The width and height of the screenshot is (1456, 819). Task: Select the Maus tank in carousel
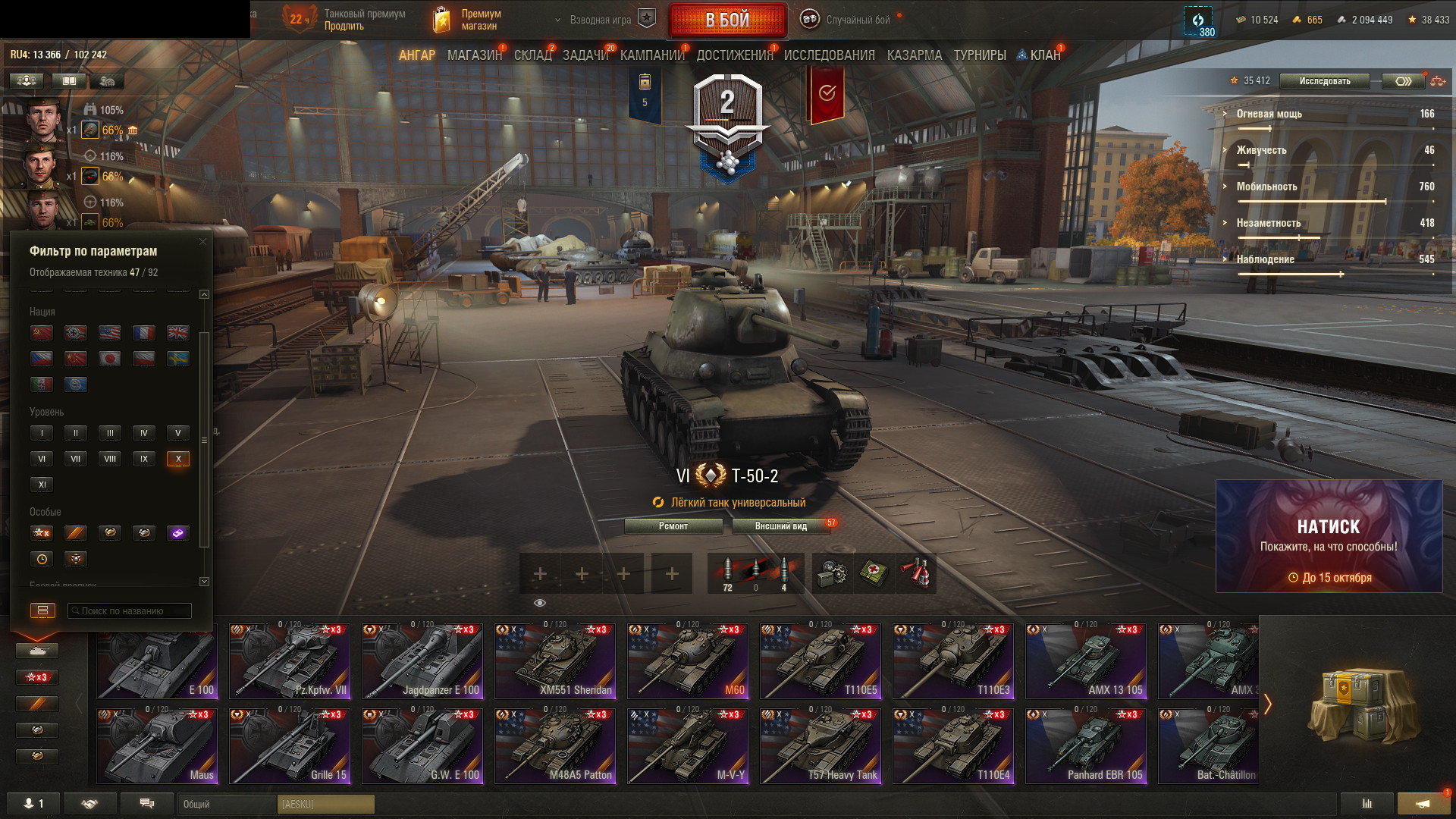[x=158, y=746]
